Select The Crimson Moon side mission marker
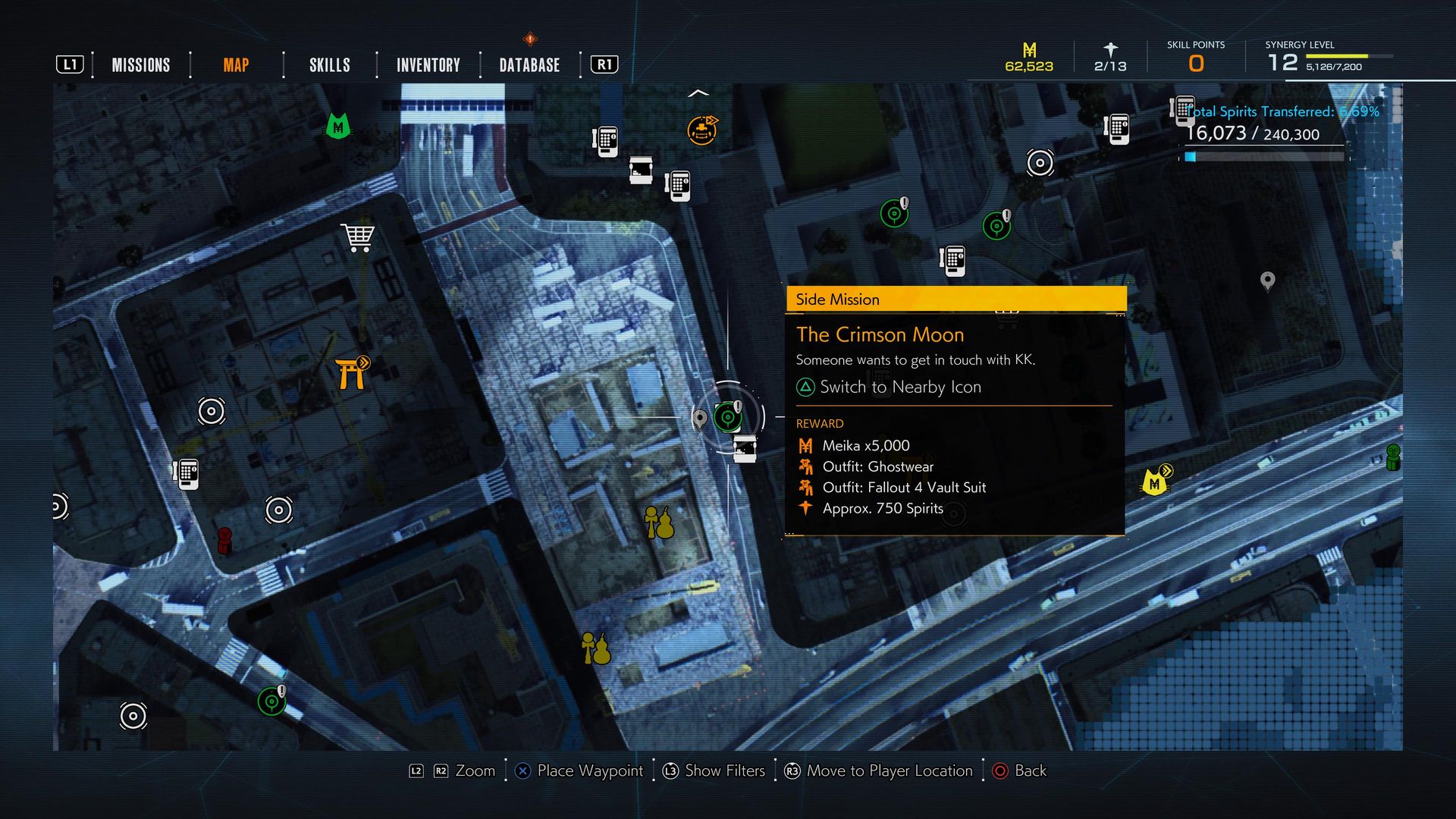 point(728,416)
